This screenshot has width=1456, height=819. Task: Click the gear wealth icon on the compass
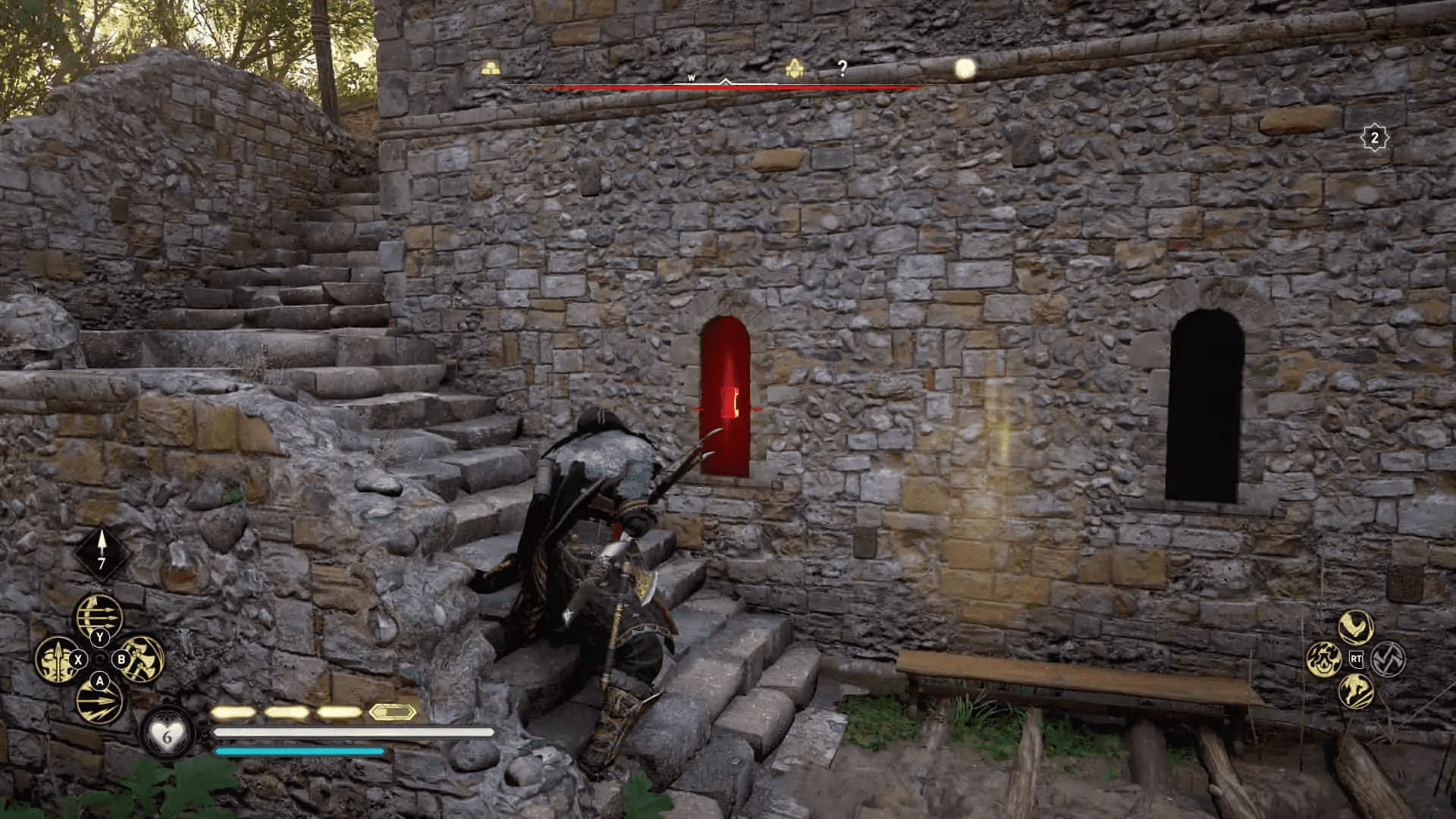click(x=794, y=67)
